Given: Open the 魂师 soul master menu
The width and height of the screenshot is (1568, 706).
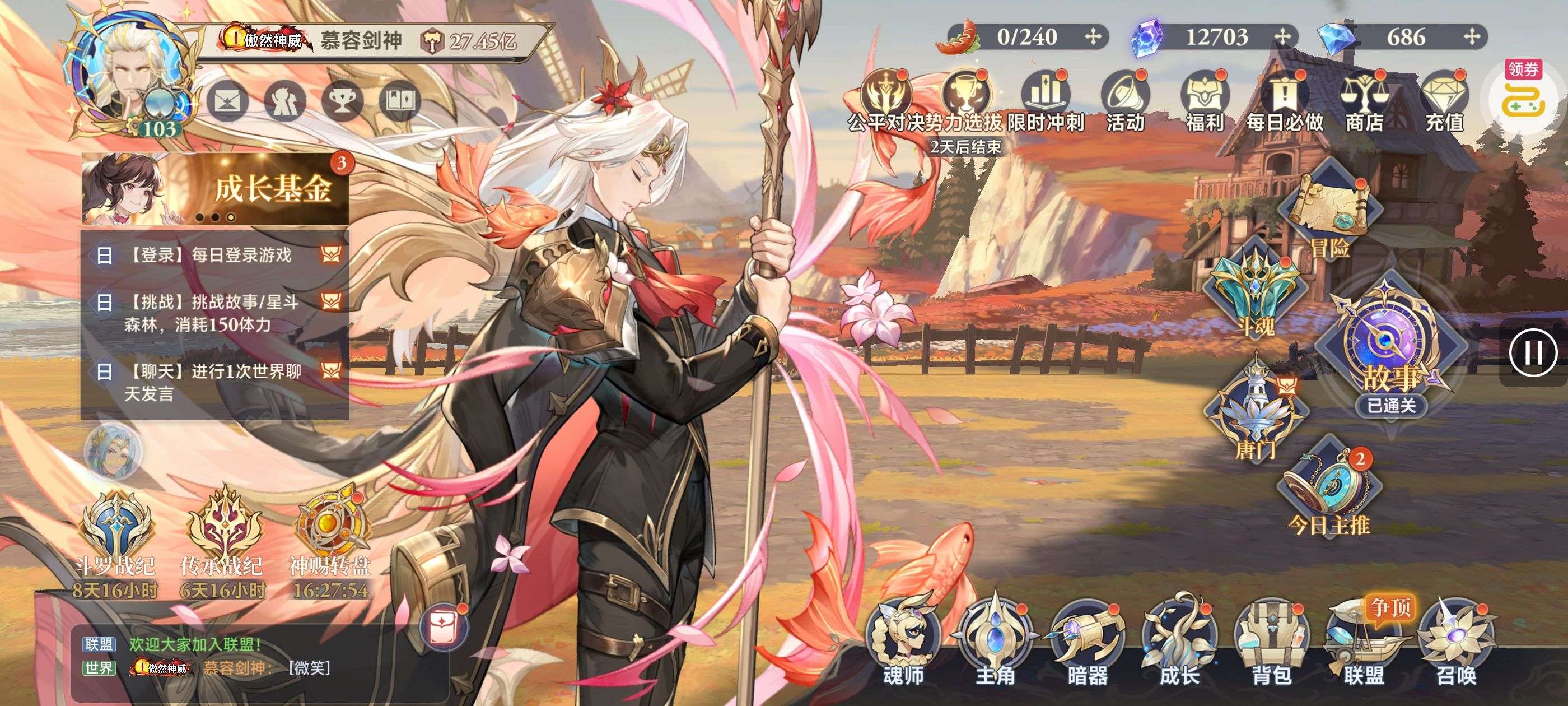Looking at the screenshot, I should tap(903, 640).
